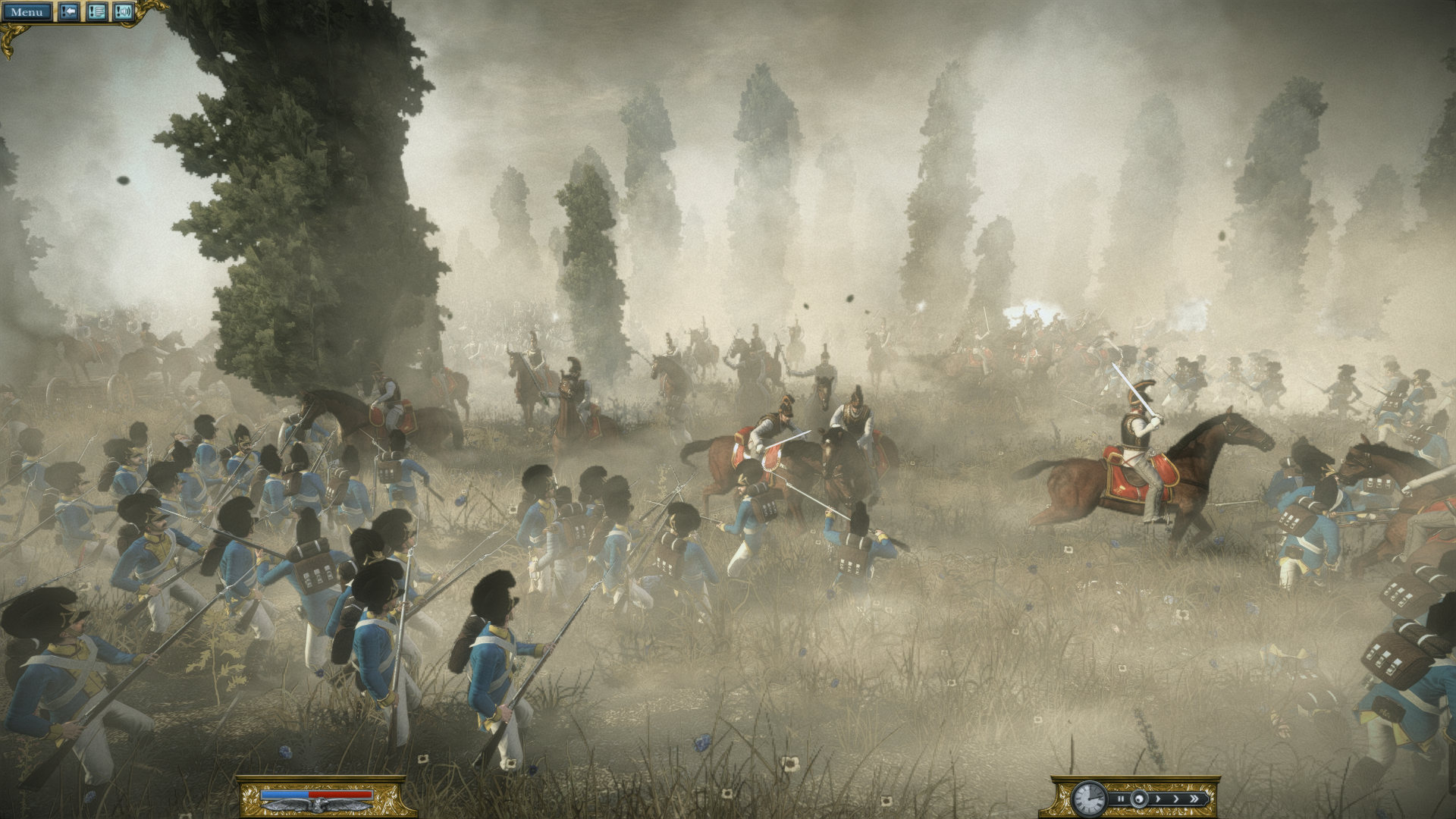Set fastest speed with the double-chevron button
Screen dimensions: 1456x819
pyautogui.click(x=1196, y=799)
